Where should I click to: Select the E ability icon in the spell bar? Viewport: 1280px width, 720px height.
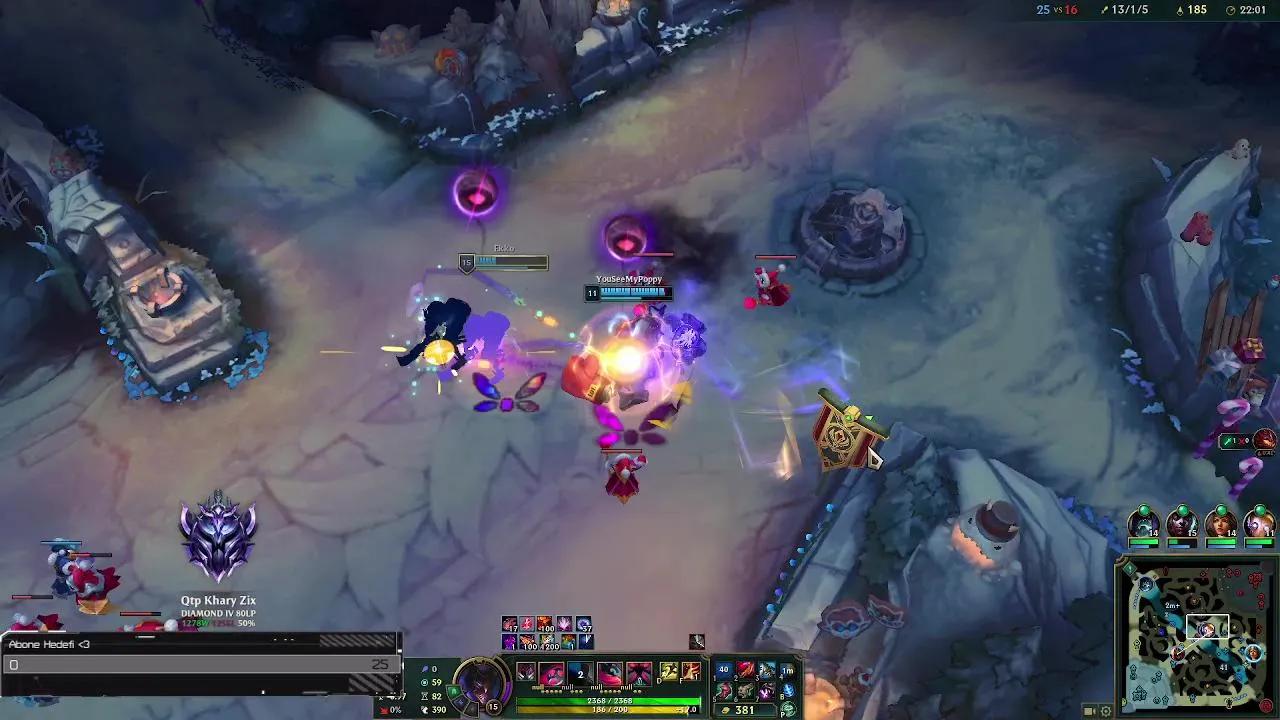[x=609, y=673]
